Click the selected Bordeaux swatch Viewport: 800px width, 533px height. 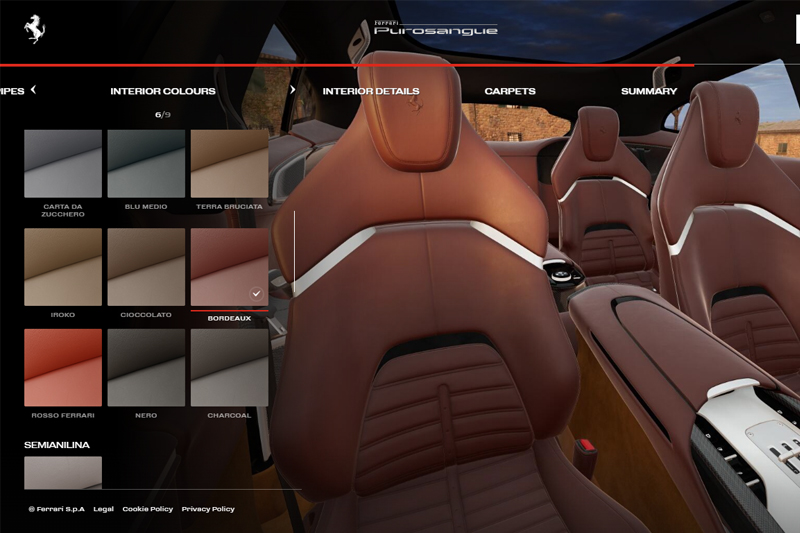(229, 266)
